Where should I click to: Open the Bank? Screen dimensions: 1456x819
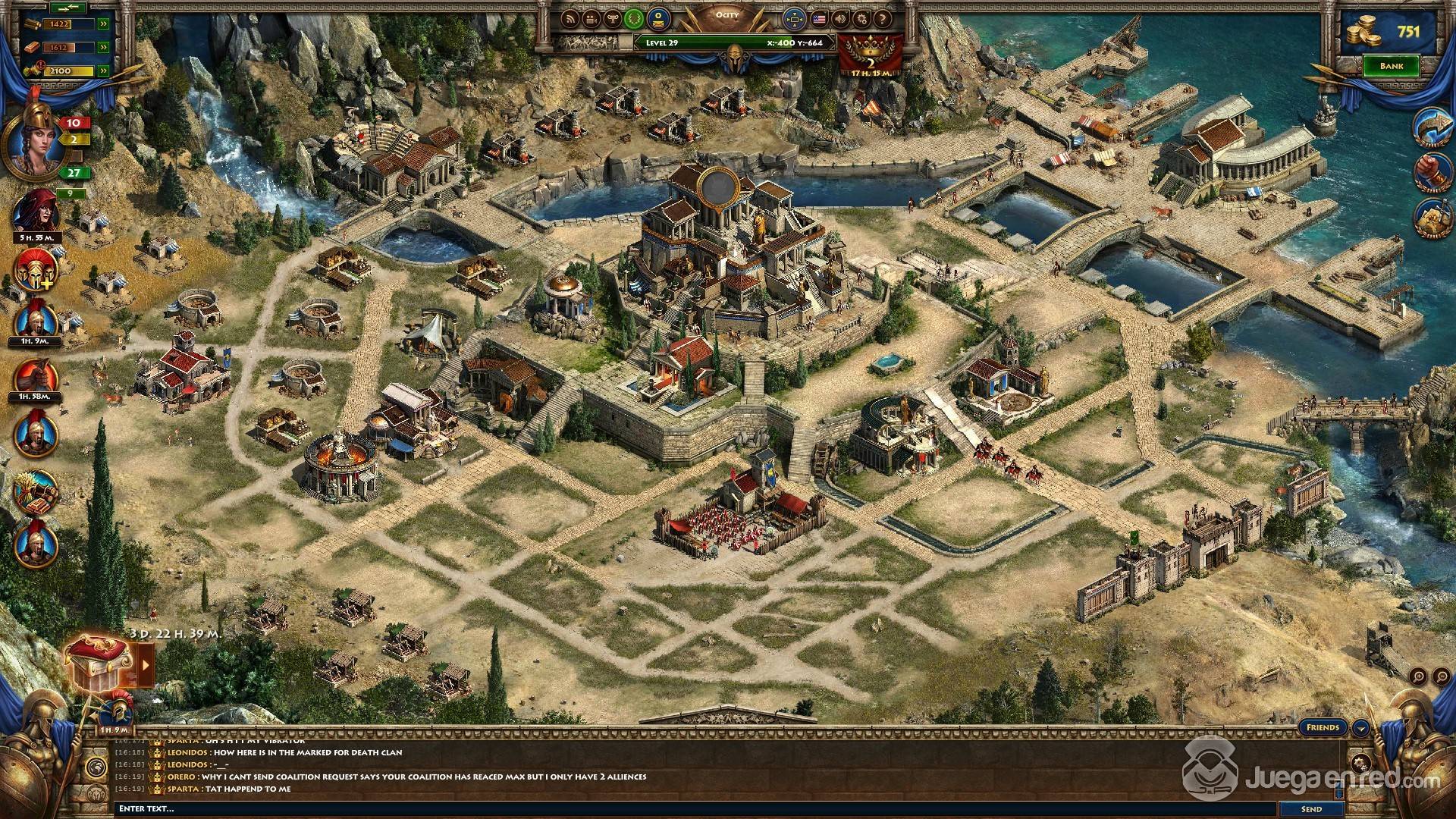(x=1391, y=66)
